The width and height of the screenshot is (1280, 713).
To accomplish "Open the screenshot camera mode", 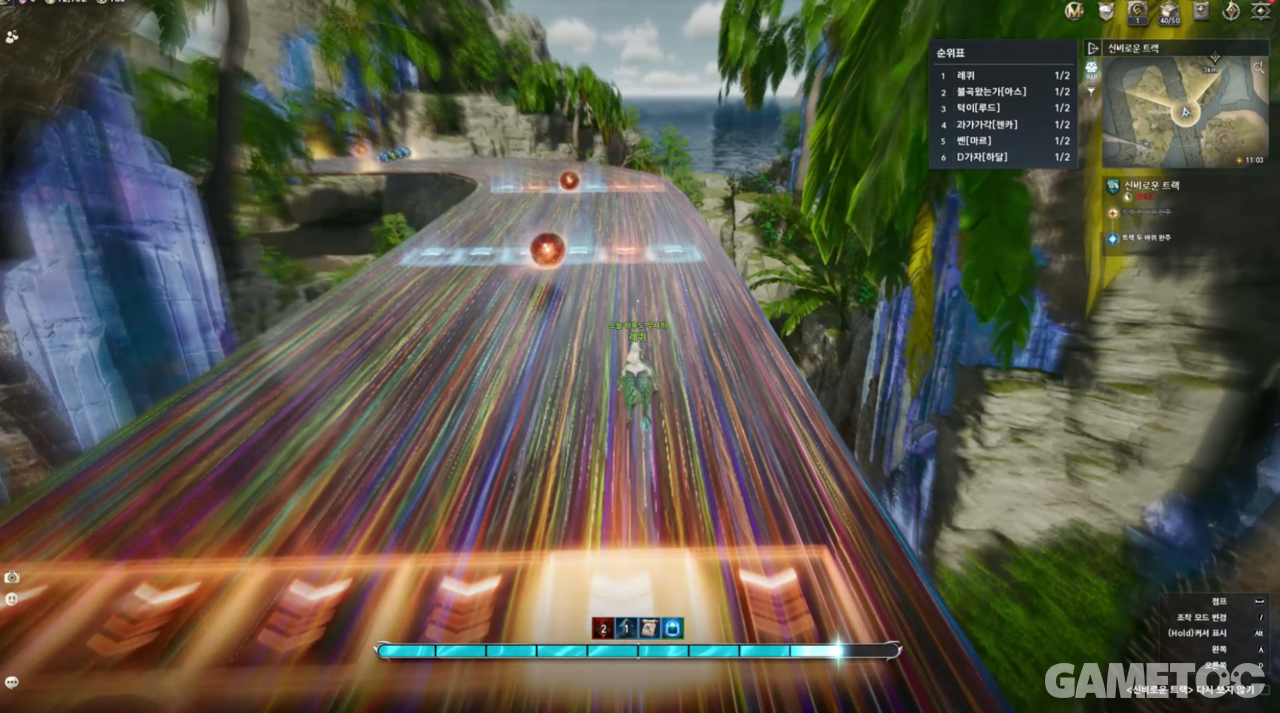I will coord(12,577).
